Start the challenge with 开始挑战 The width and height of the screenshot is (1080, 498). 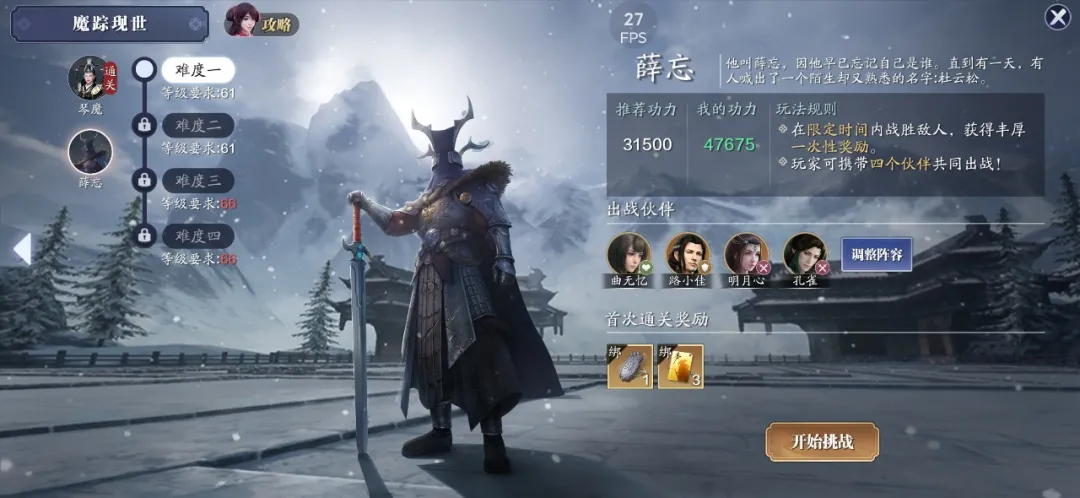pos(822,441)
